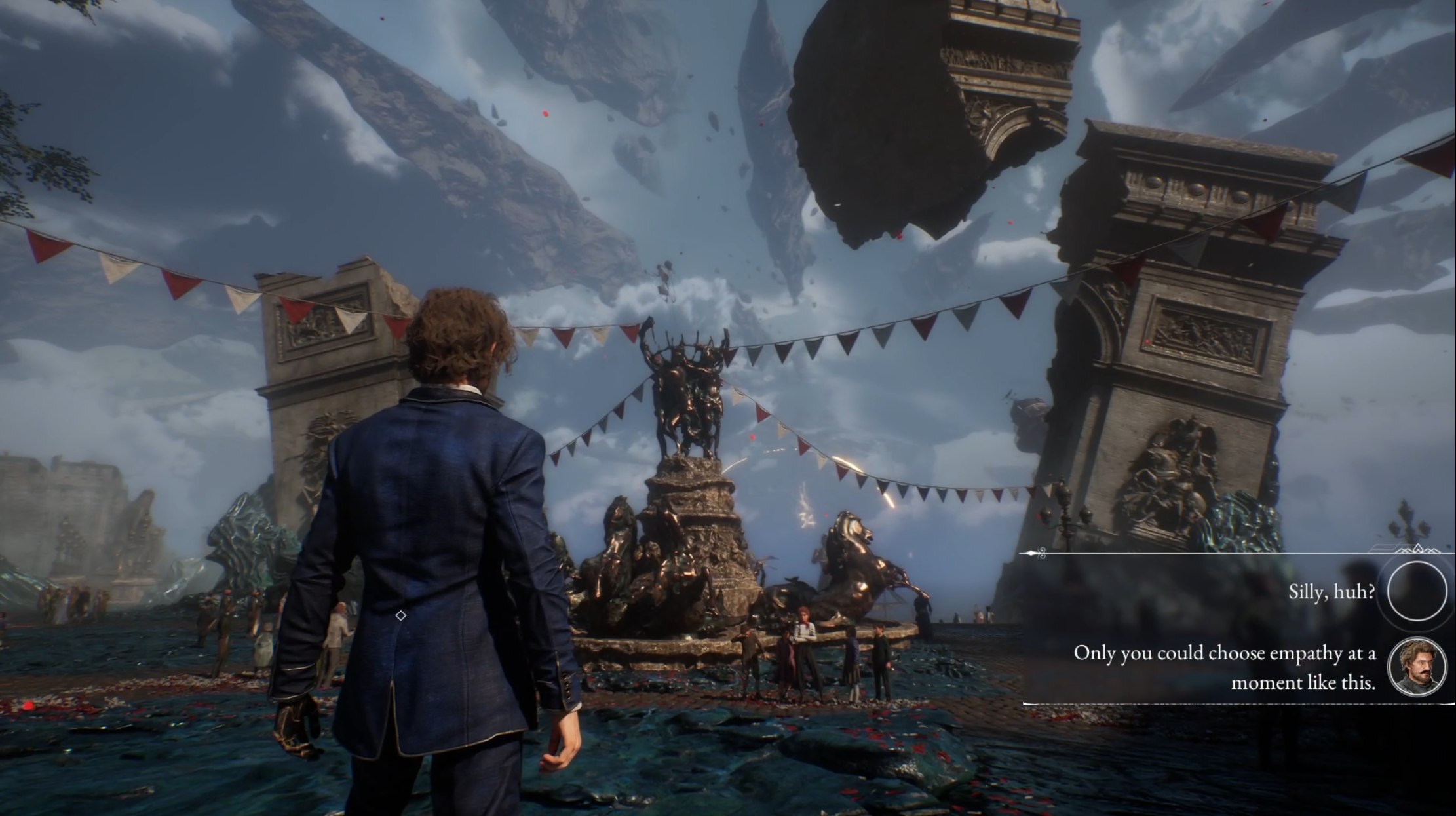
Task: Click the mustached speaker portrait in the dialogue log
Action: click(1417, 667)
